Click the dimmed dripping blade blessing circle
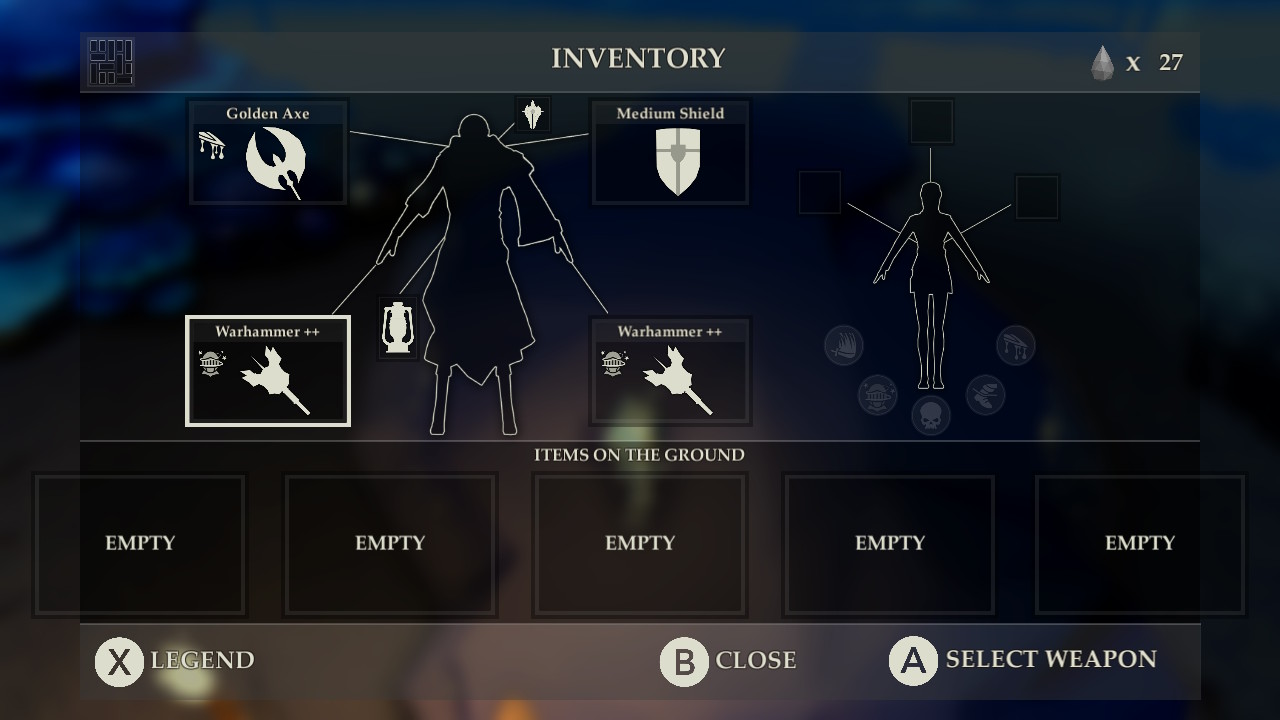The height and width of the screenshot is (720, 1280). click(1016, 346)
